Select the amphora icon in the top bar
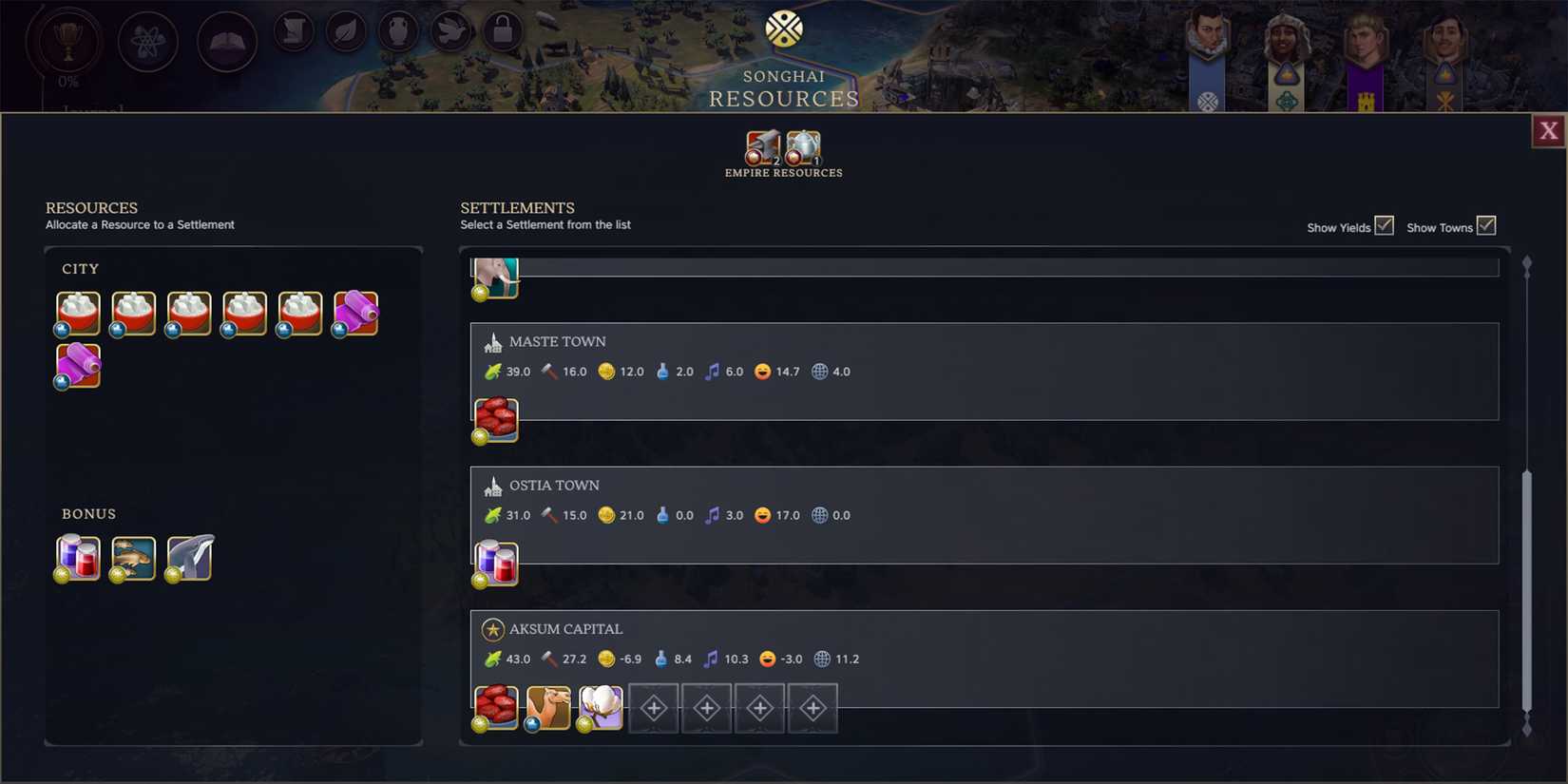The height and width of the screenshot is (784, 1568). (398, 31)
